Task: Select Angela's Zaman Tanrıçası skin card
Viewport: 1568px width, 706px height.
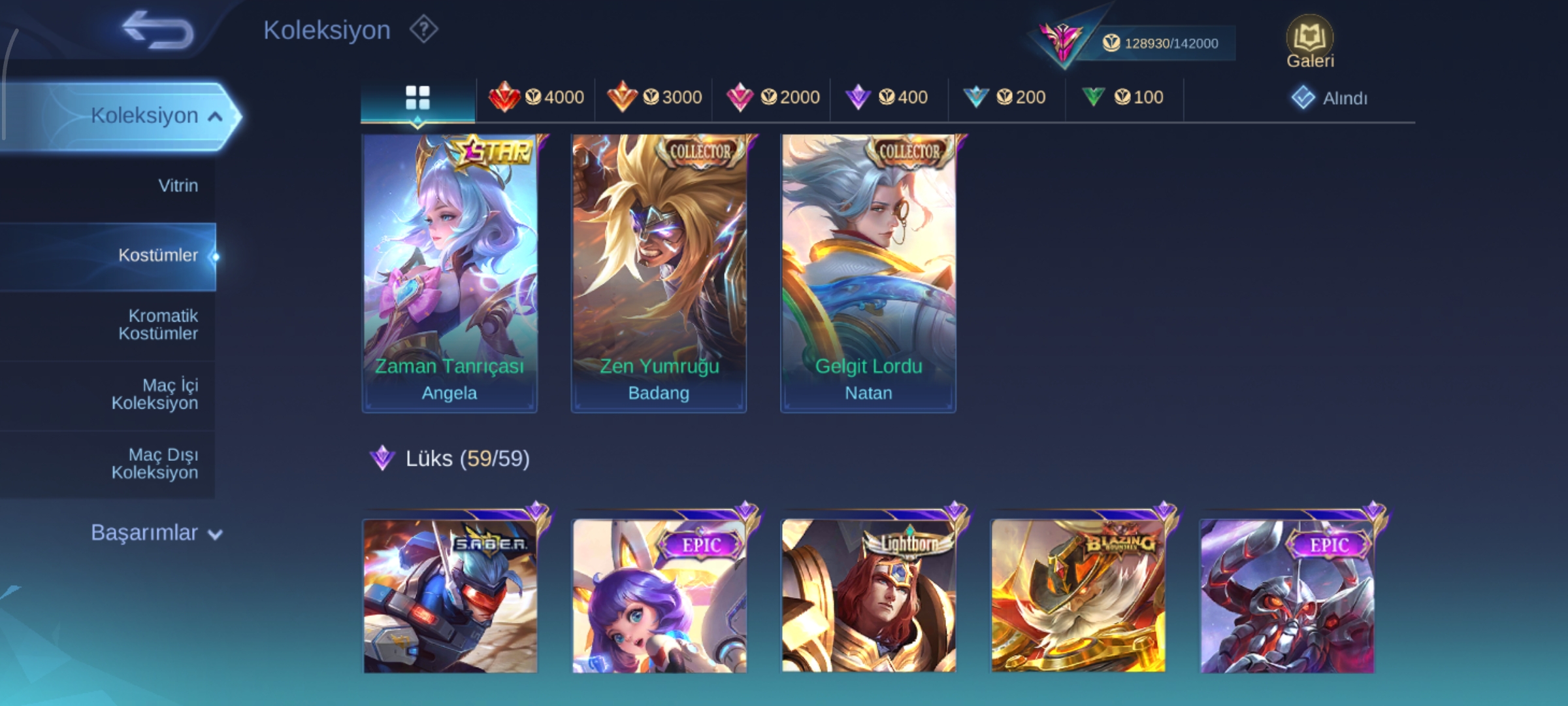Action: tap(449, 273)
